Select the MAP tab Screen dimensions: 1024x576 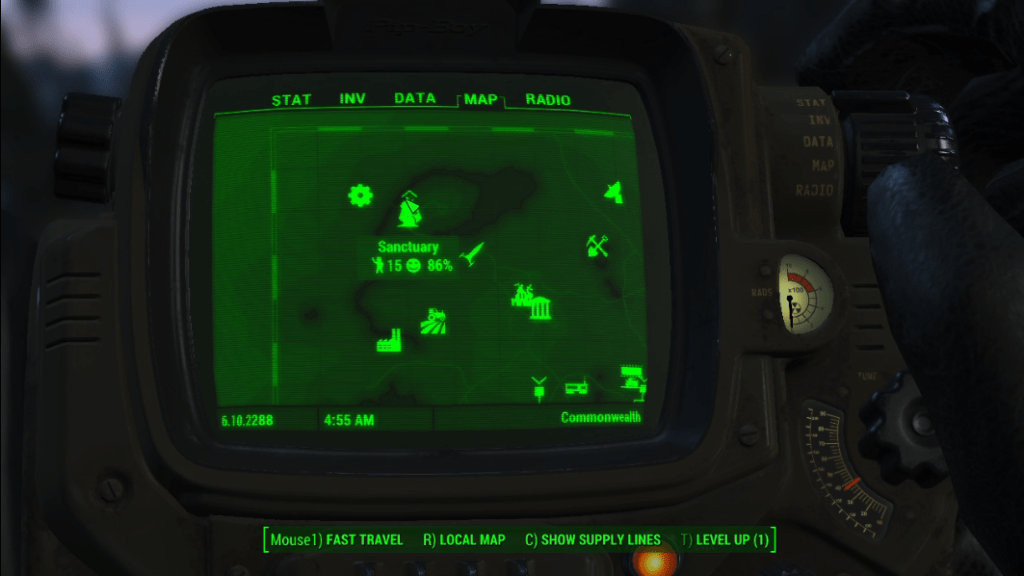point(481,100)
